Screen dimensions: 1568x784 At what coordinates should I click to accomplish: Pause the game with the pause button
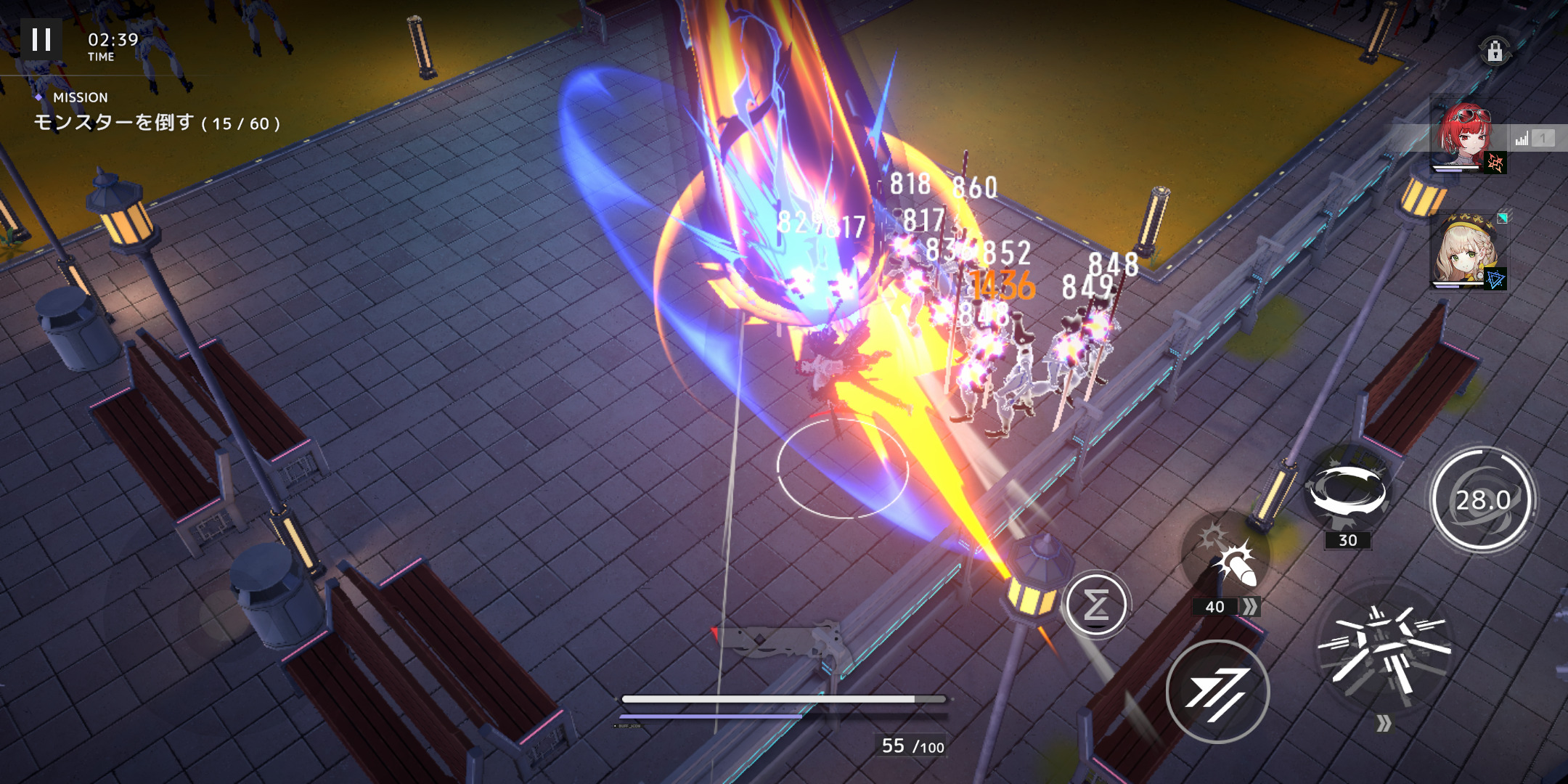point(41,40)
